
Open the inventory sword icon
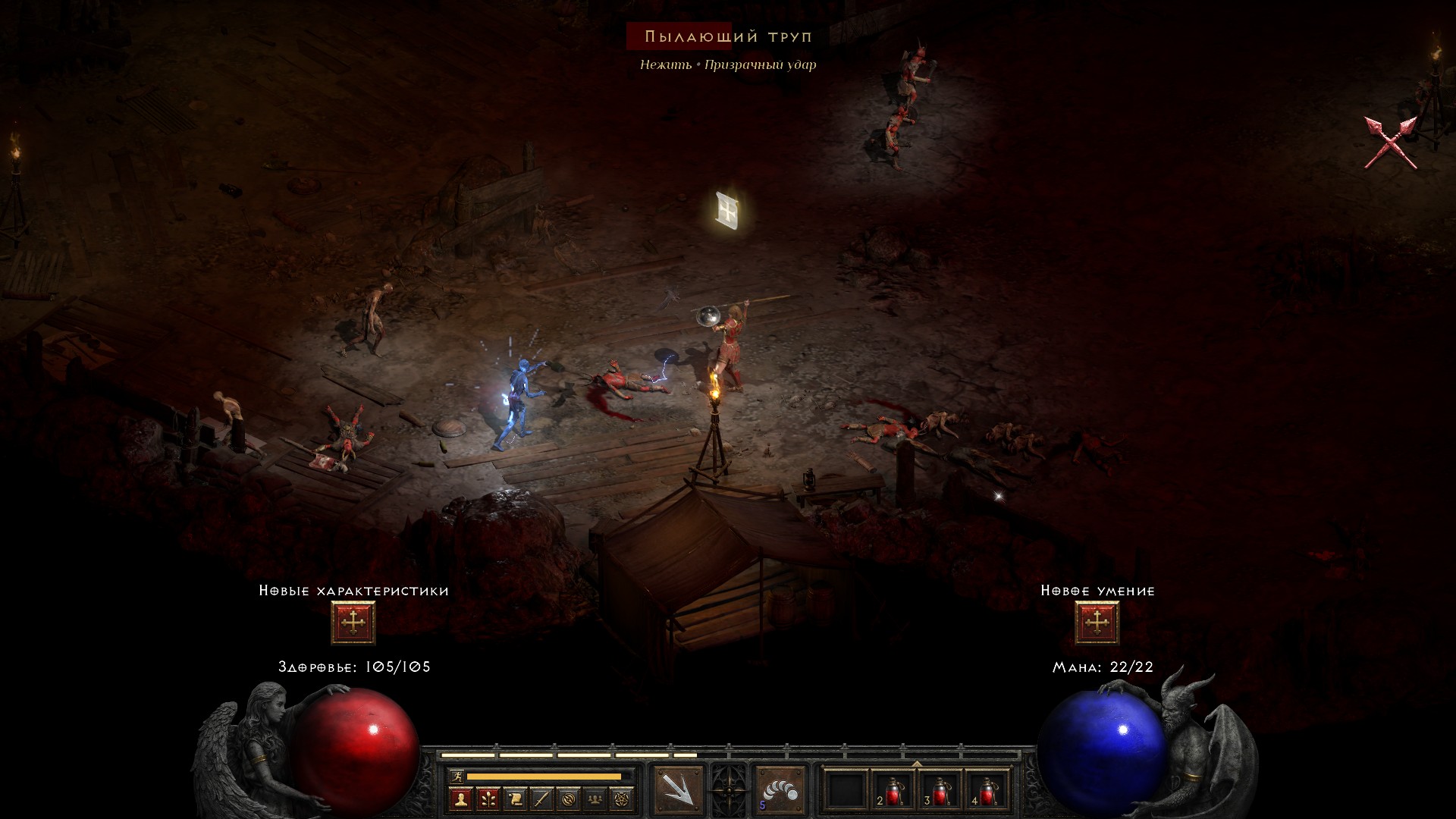(542, 799)
